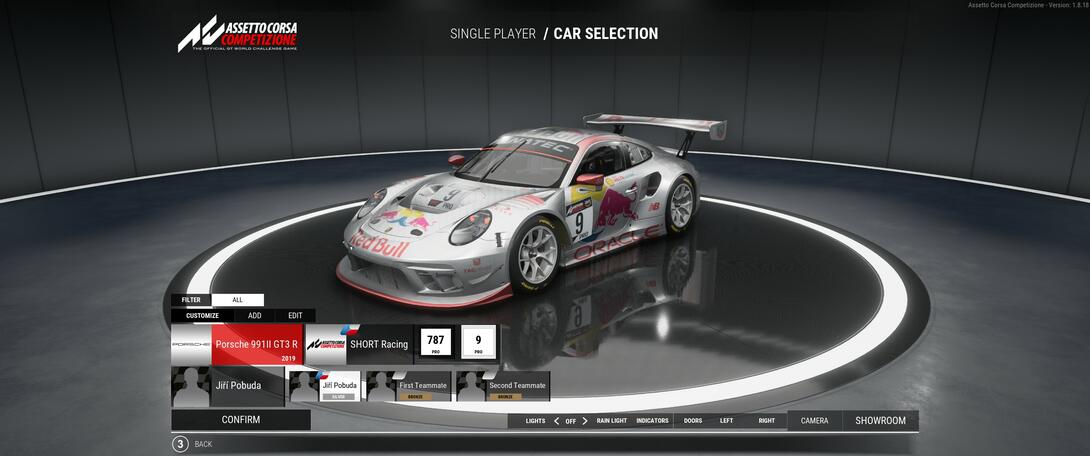Open the Customize option
This screenshot has height=456, width=1090.
tap(202, 316)
